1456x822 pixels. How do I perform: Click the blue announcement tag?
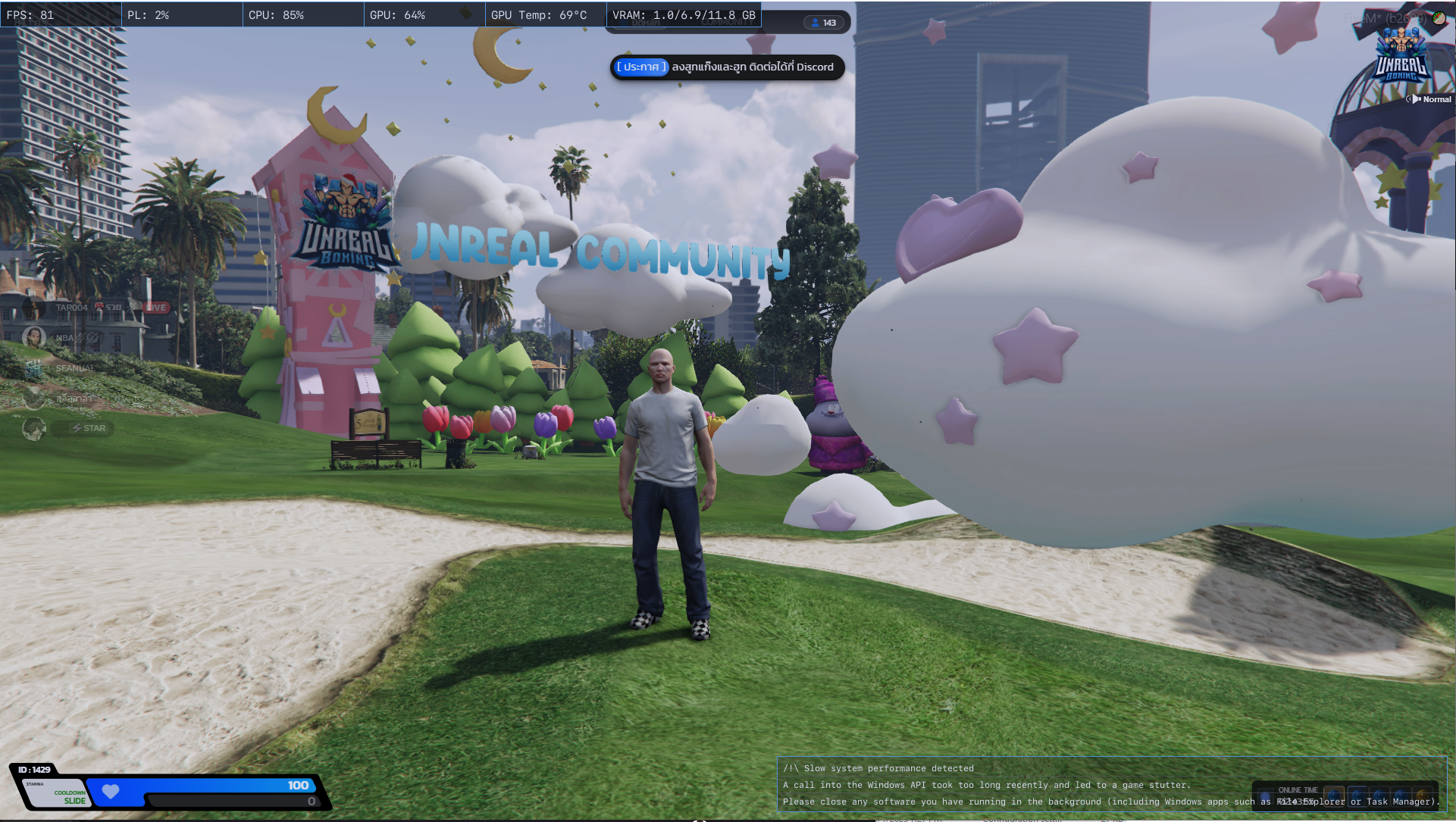click(x=641, y=67)
